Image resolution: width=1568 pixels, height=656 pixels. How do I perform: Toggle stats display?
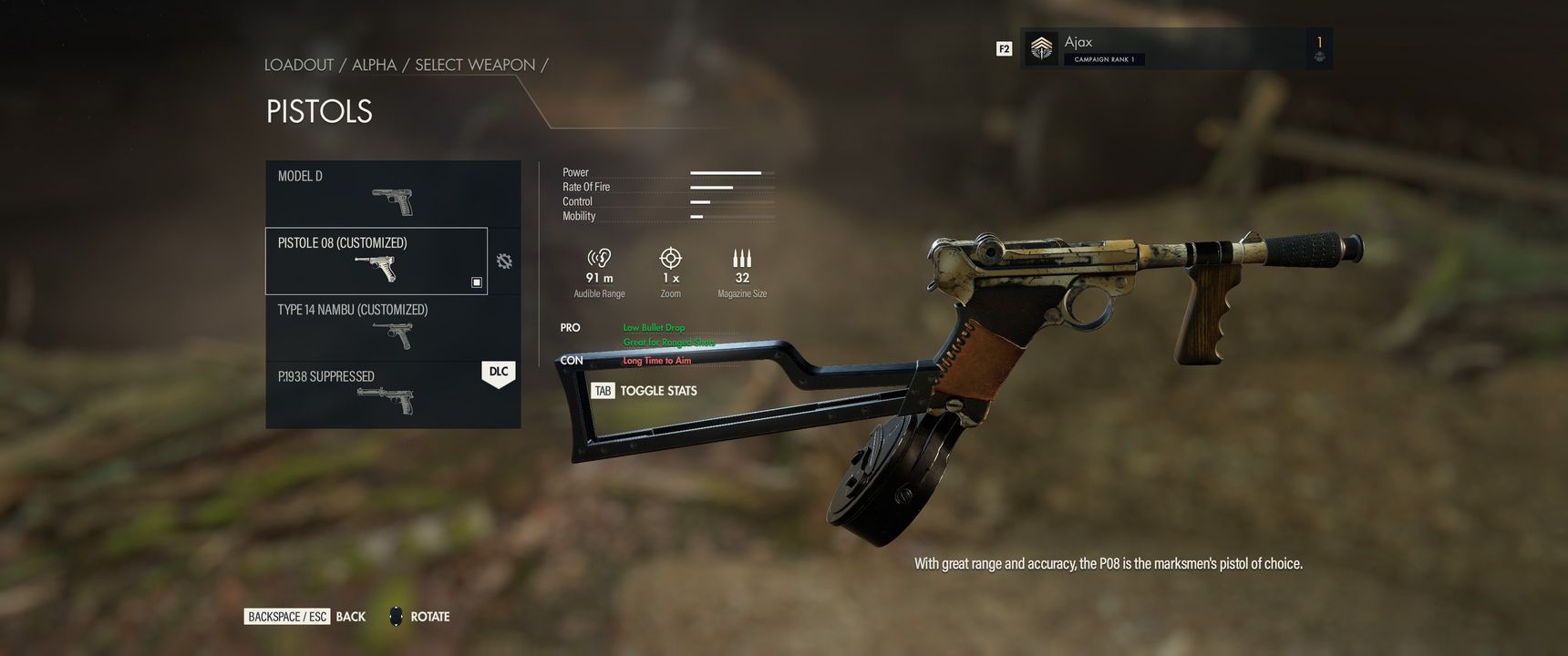(645, 391)
